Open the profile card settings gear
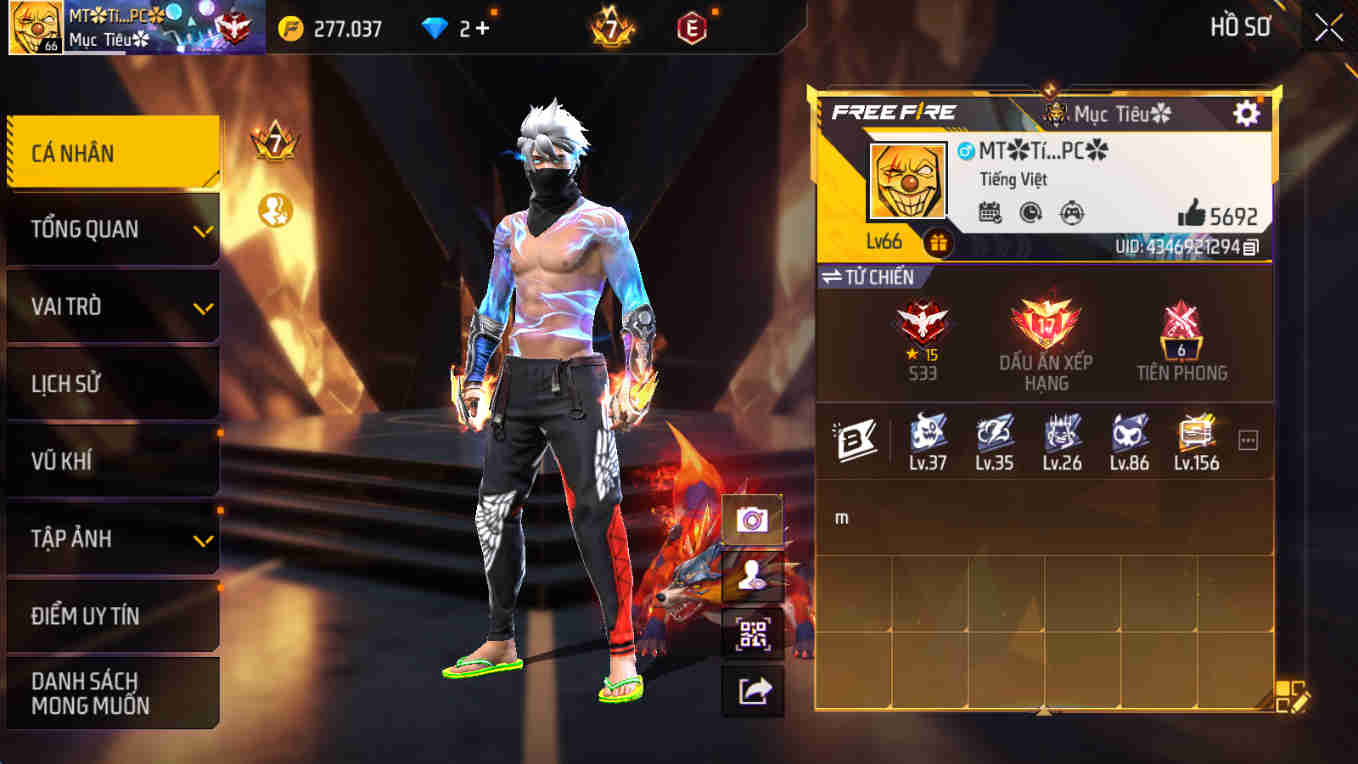 [x=1246, y=113]
